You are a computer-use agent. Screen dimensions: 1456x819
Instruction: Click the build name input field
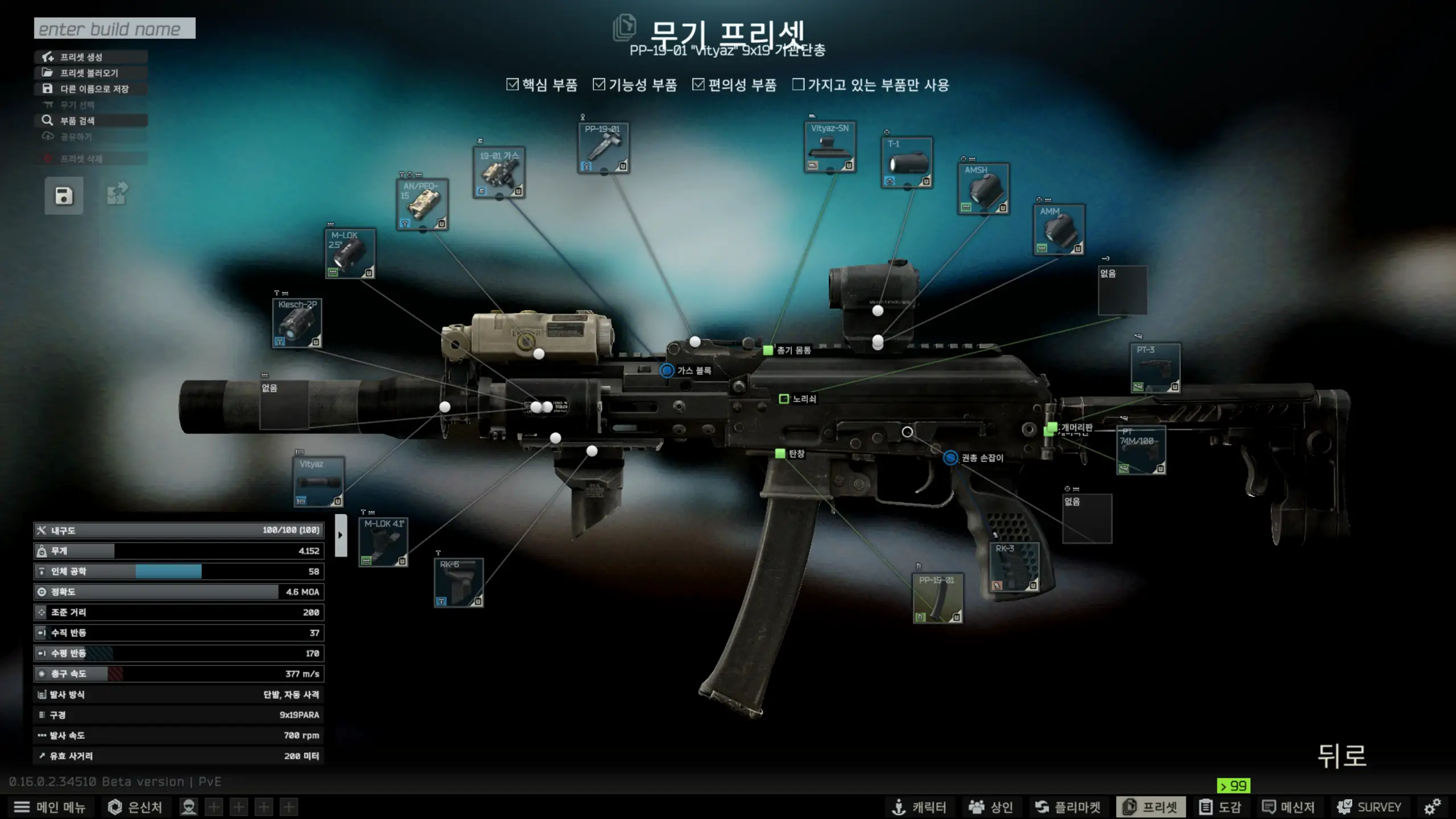[114, 28]
